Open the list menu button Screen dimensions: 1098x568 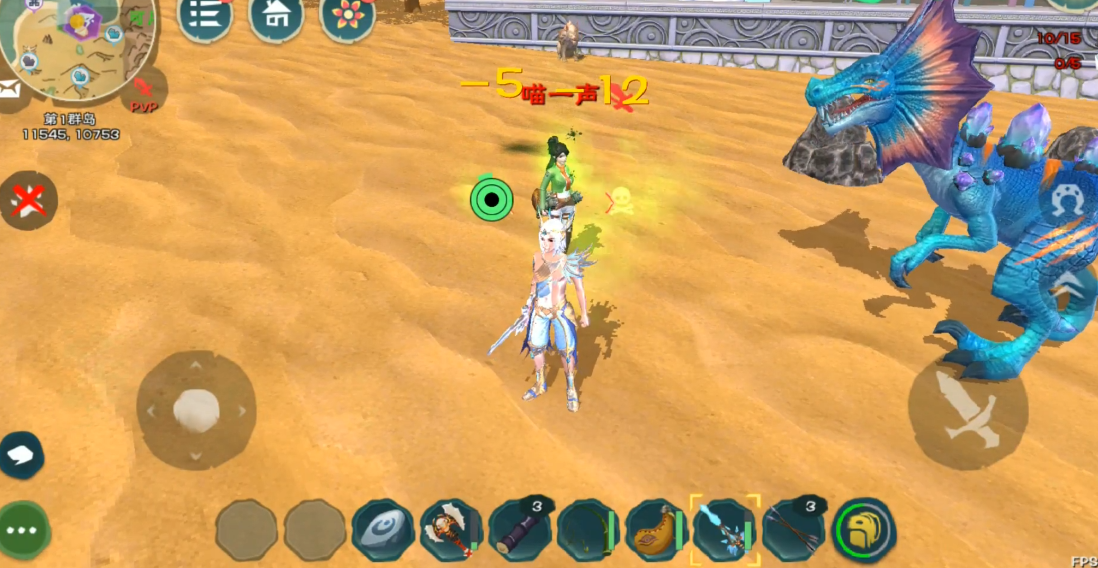(205, 17)
